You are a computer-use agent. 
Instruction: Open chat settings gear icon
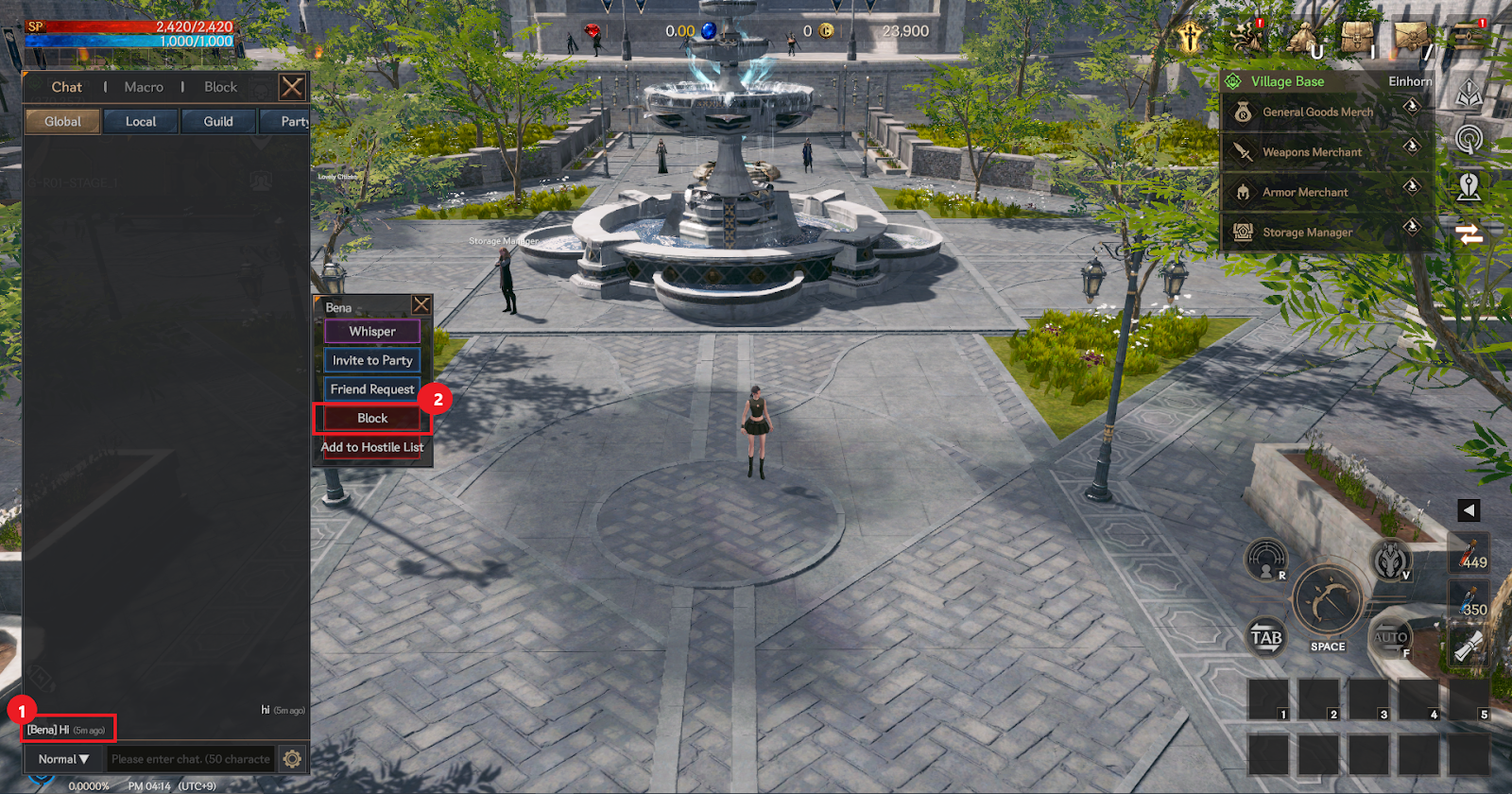point(293,759)
